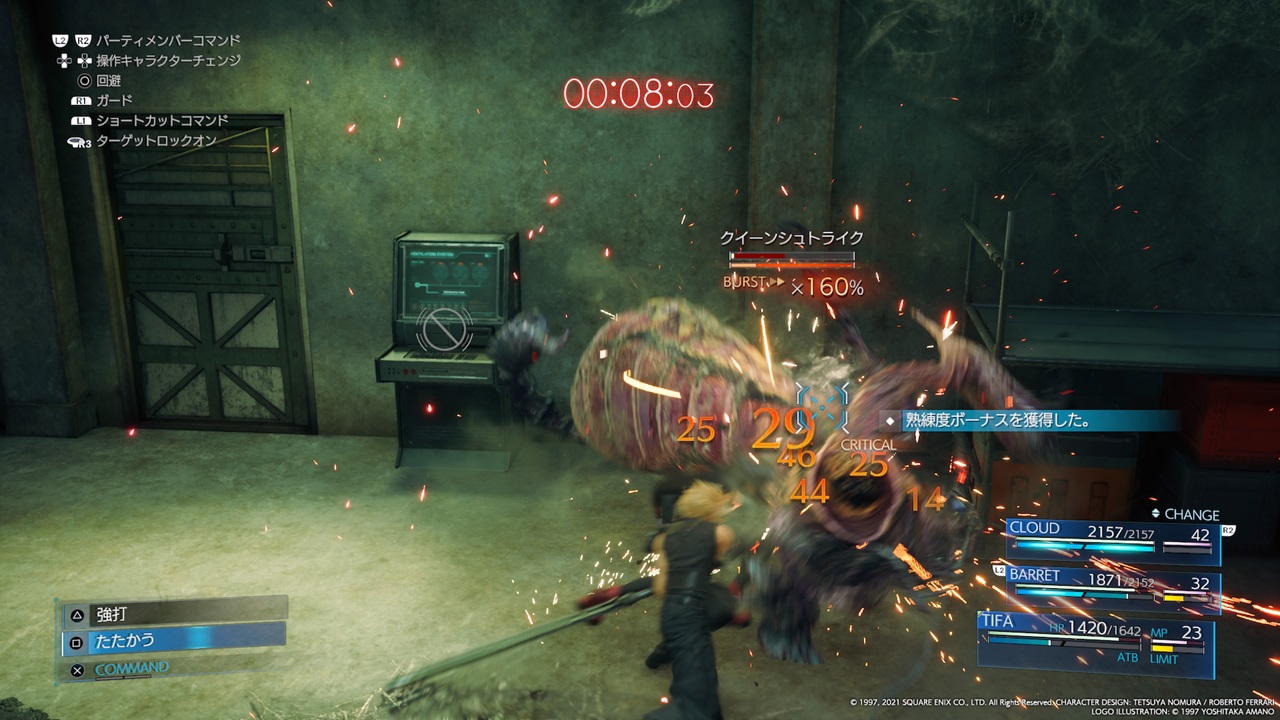This screenshot has height=720, width=1280.
Task: Choose the たたかう attack command
Action: [175, 640]
